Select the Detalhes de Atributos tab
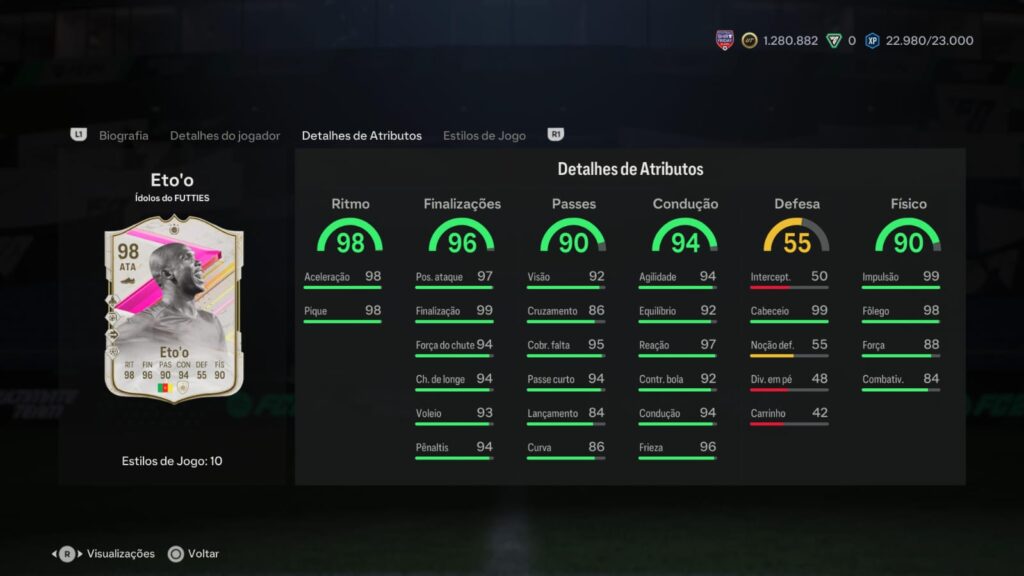 (361, 135)
